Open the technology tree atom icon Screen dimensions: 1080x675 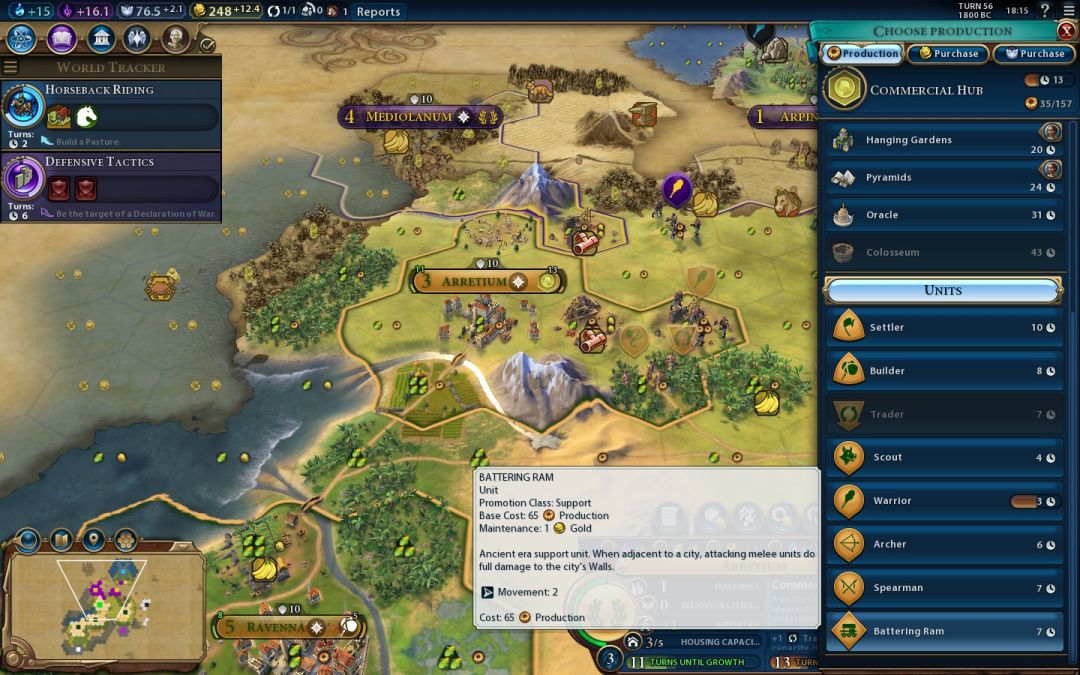22,39
